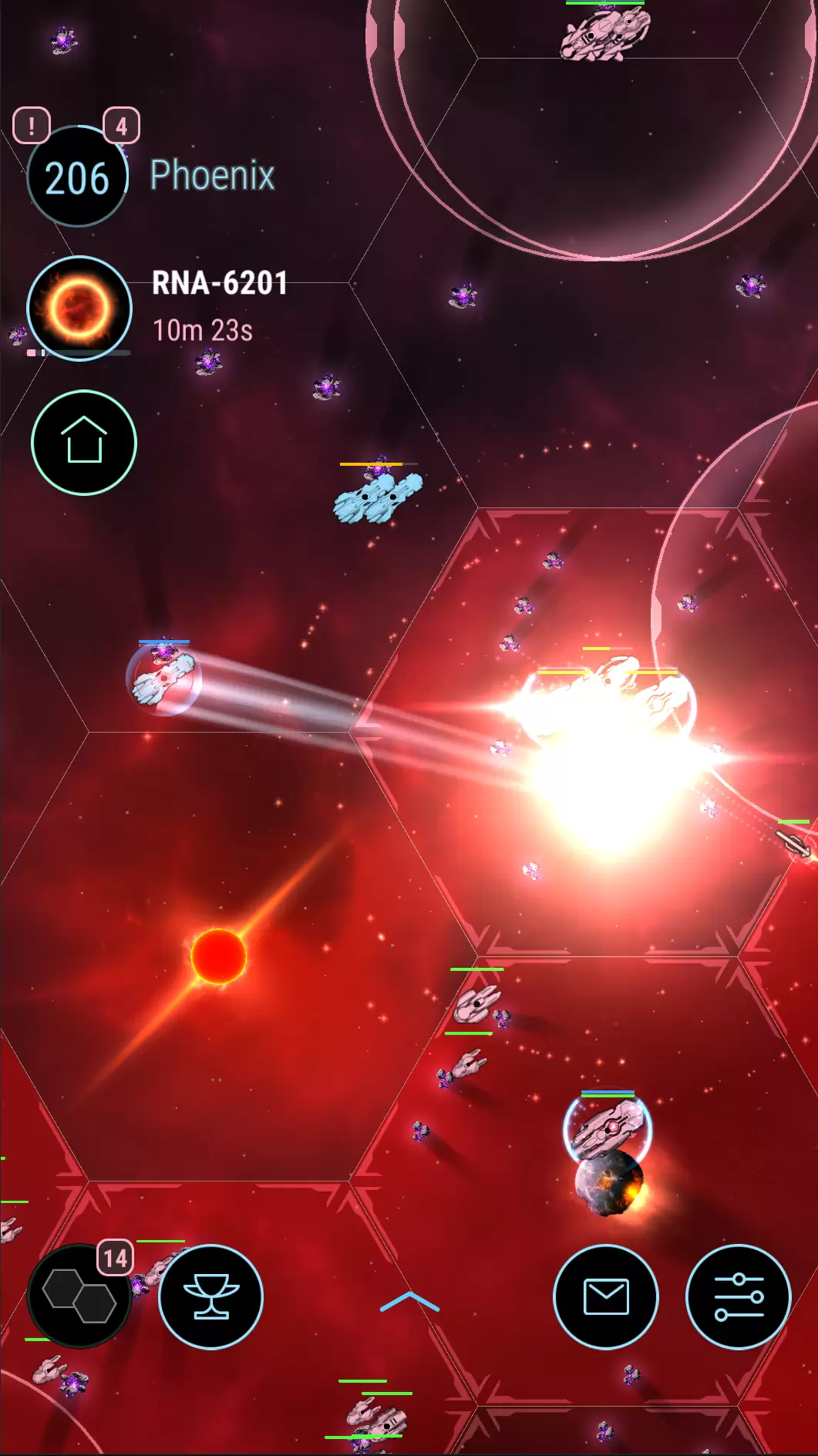Open the mail envelope button
Viewport: 818px width, 1456px height.
[606, 1296]
